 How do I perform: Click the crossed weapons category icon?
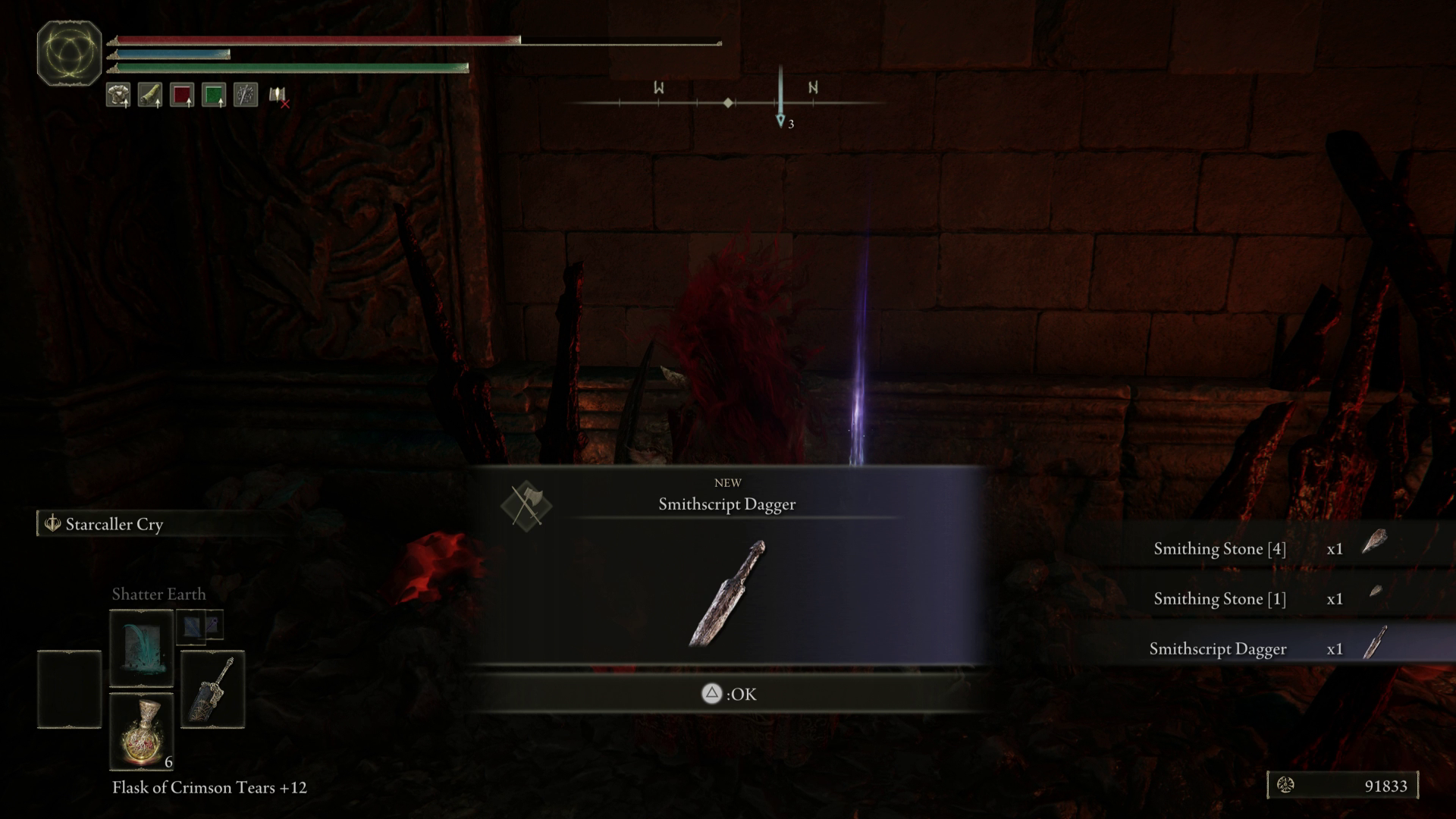coord(526,506)
